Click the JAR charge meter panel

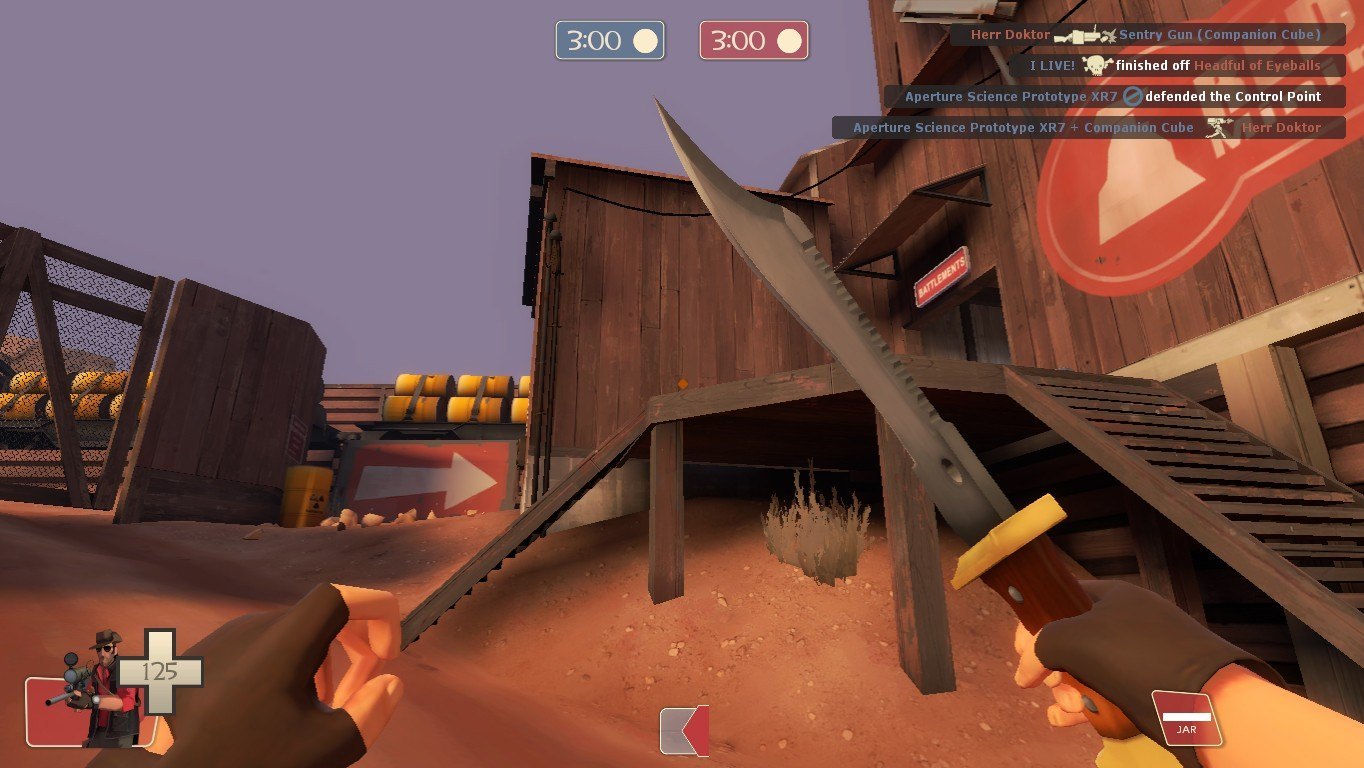1187,719
